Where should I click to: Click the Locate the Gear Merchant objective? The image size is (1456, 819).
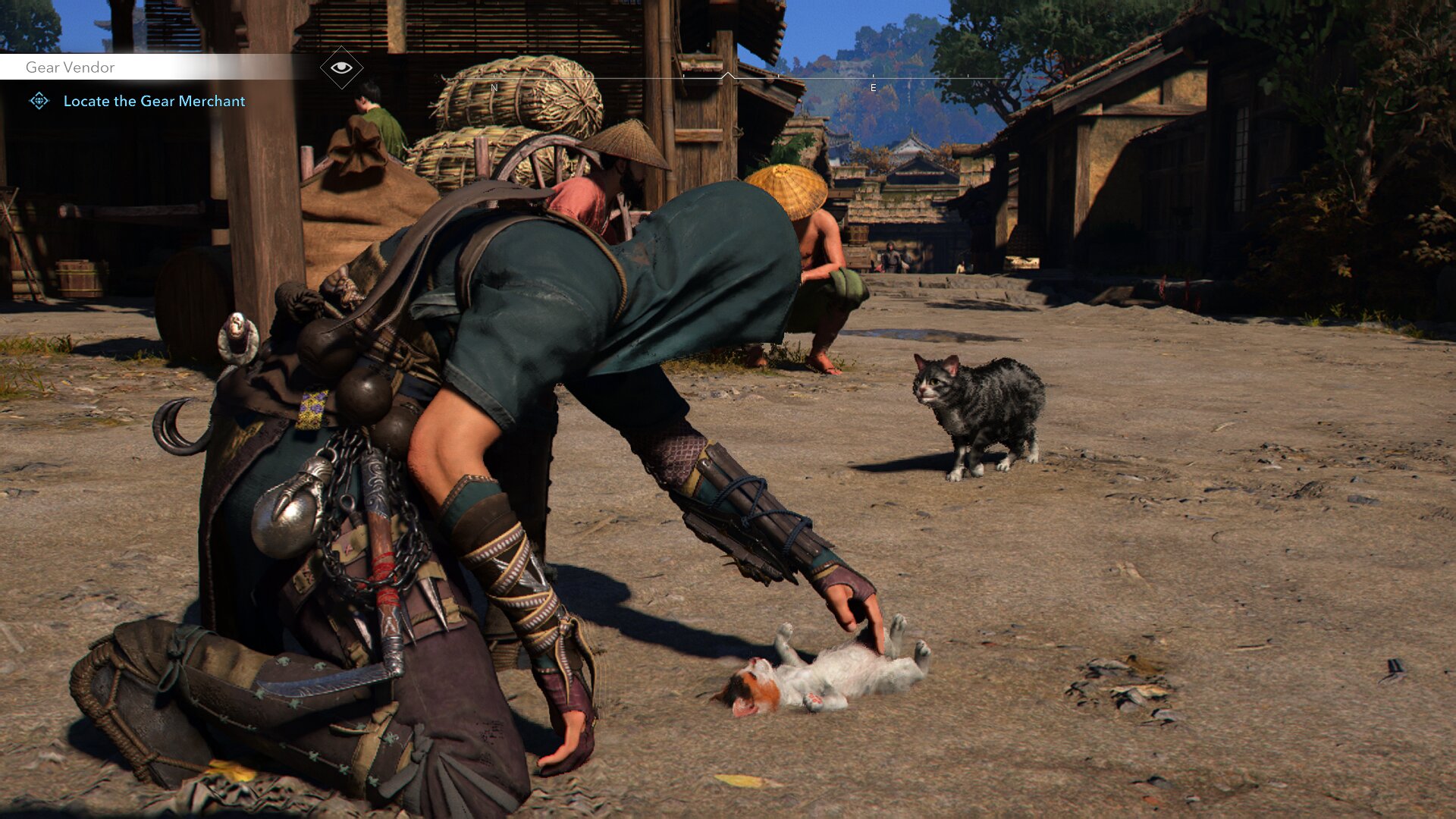pos(154,101)
